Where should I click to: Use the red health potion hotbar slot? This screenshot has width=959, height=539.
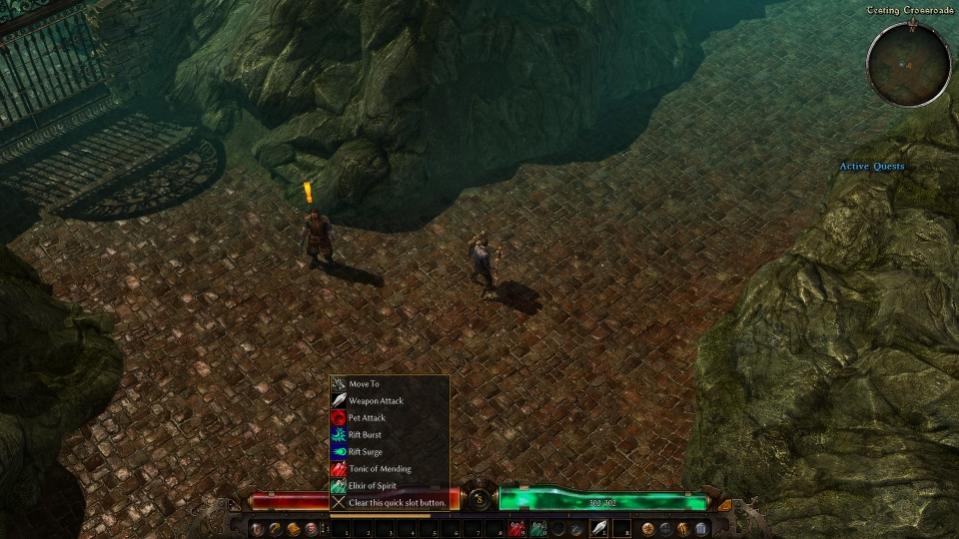click(517, 528)
